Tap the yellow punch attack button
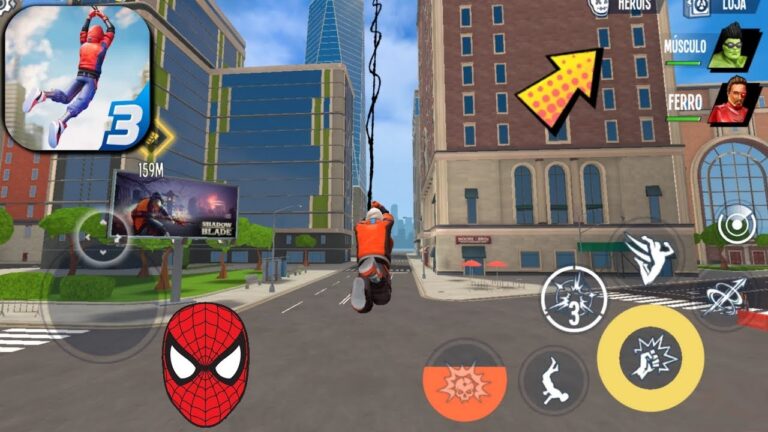Image resolution: width=768 pixels, height=432 pixels. click(x=649, y=357)
